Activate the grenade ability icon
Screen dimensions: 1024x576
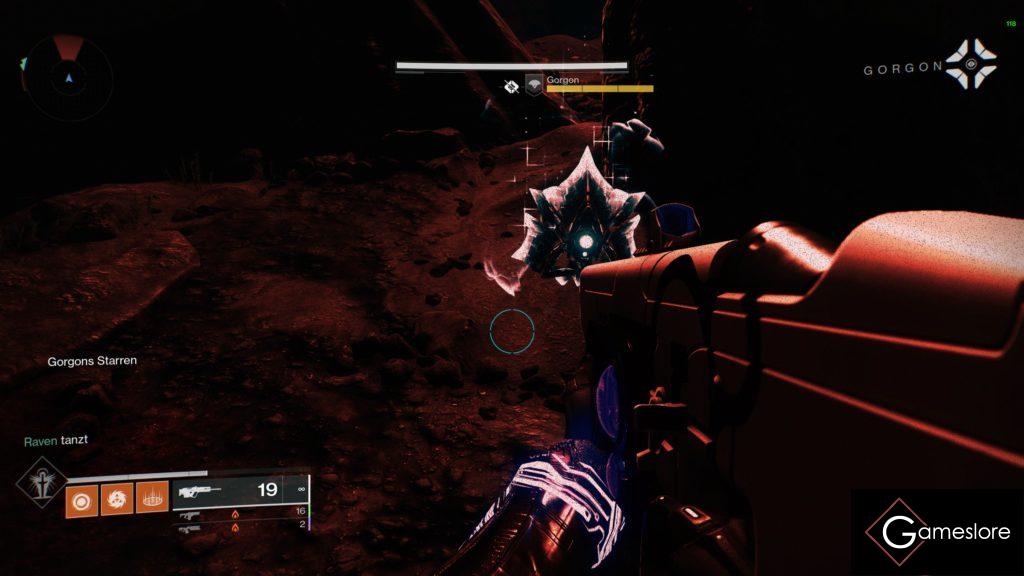click(x=82, y=497)
